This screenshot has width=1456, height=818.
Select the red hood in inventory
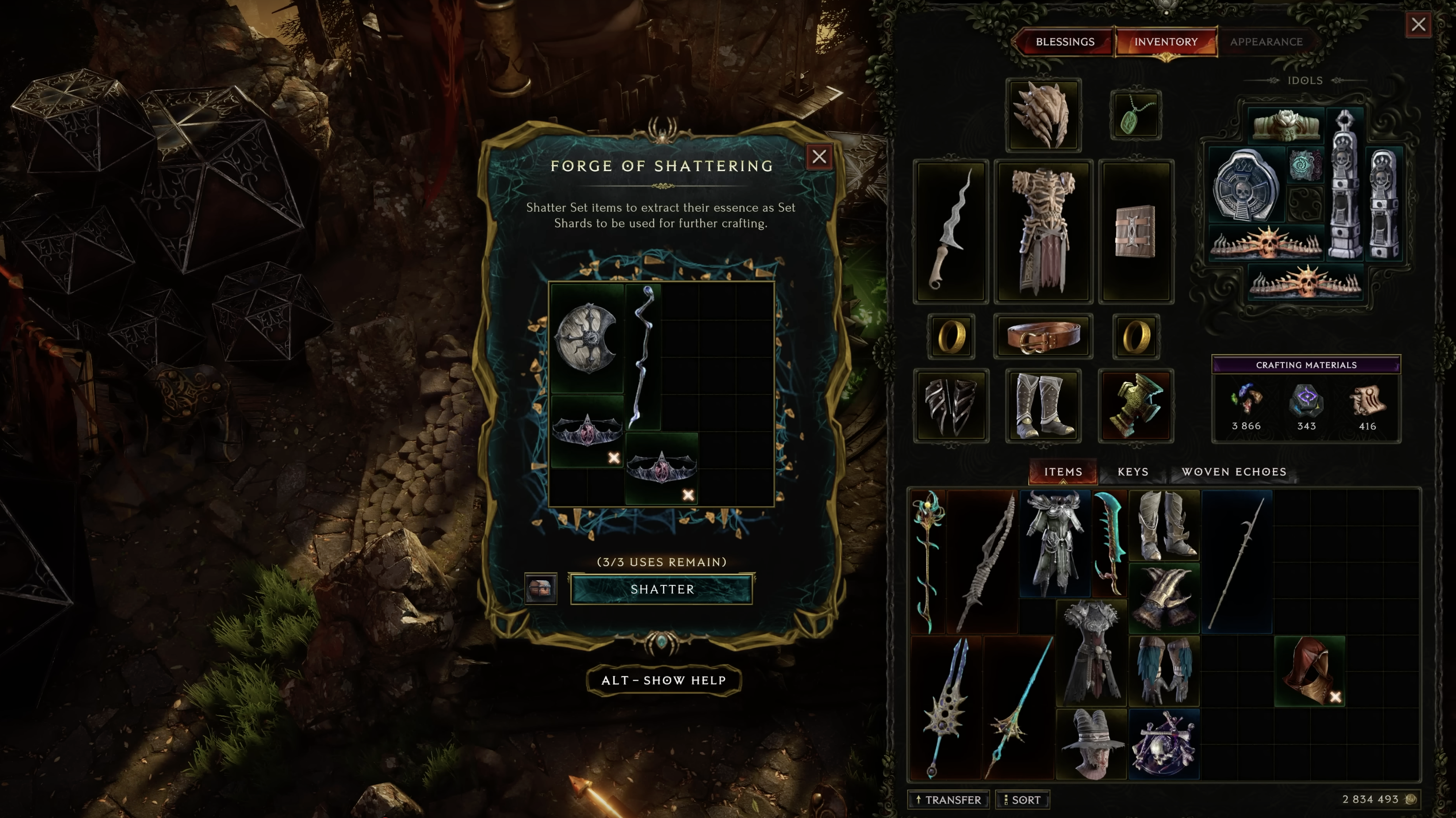1308,671
